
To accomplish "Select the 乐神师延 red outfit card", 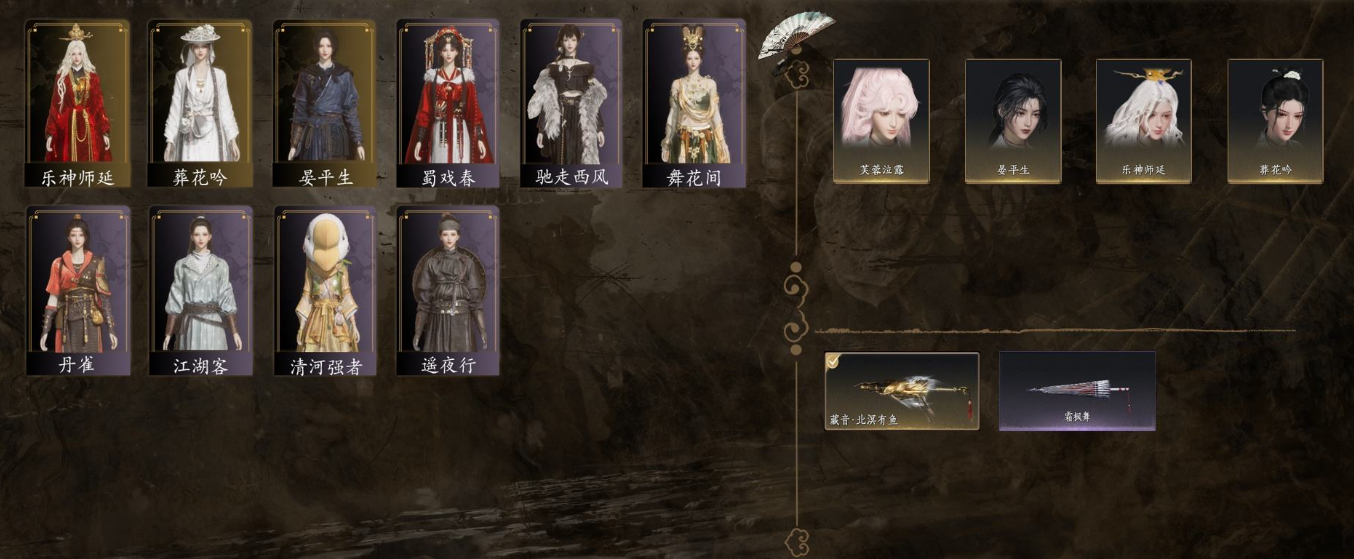I will 78,103.
